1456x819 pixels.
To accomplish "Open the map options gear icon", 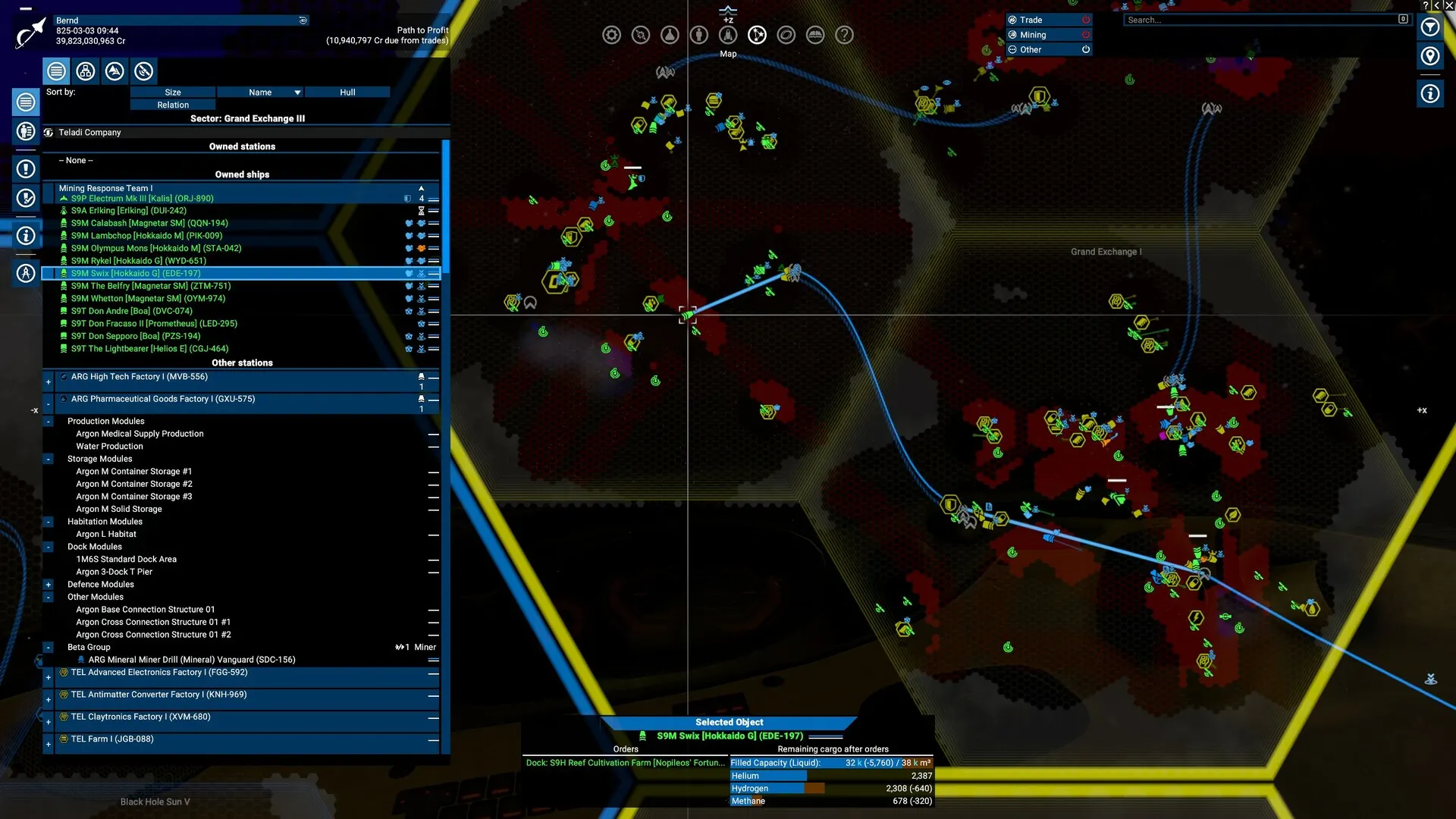I will (x=612, y=34).
